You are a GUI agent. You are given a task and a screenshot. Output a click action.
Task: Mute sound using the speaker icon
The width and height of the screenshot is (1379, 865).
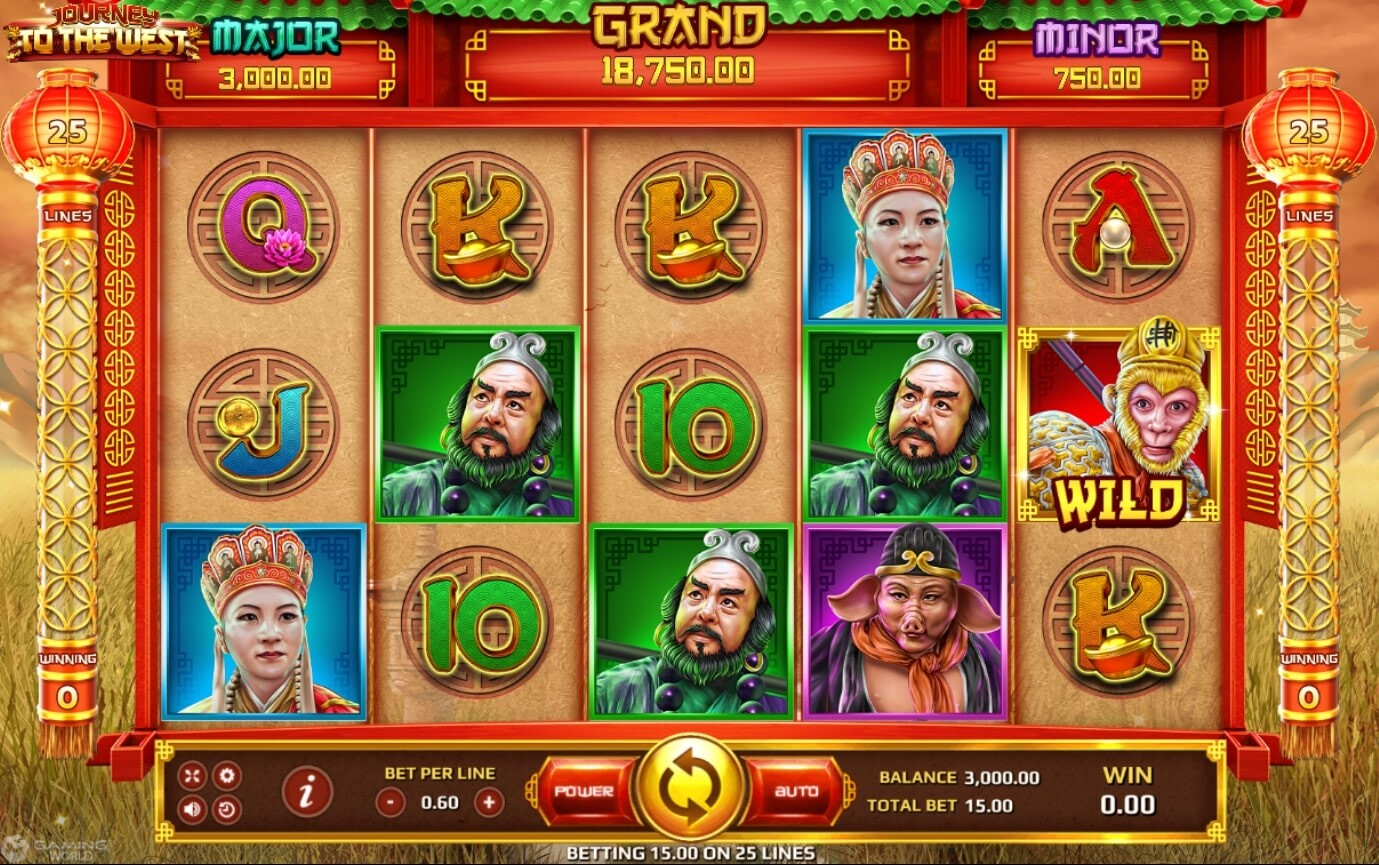click(192, 808)
